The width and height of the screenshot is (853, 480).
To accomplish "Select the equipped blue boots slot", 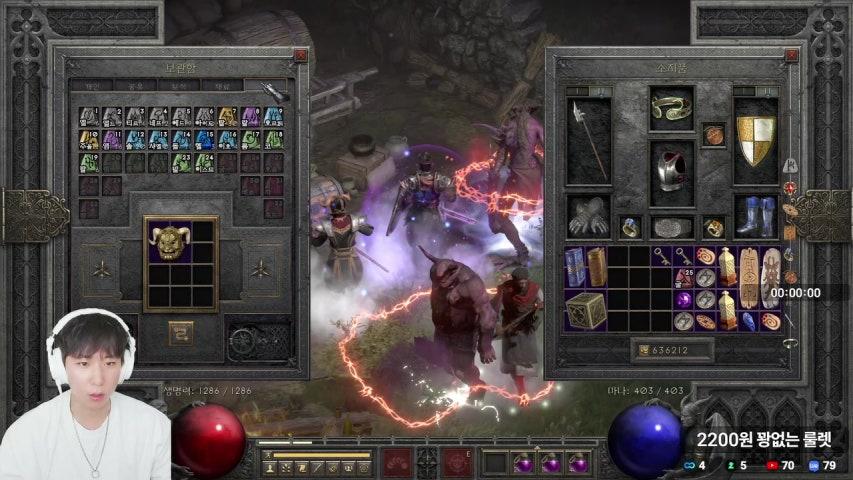I will point(756,215).
